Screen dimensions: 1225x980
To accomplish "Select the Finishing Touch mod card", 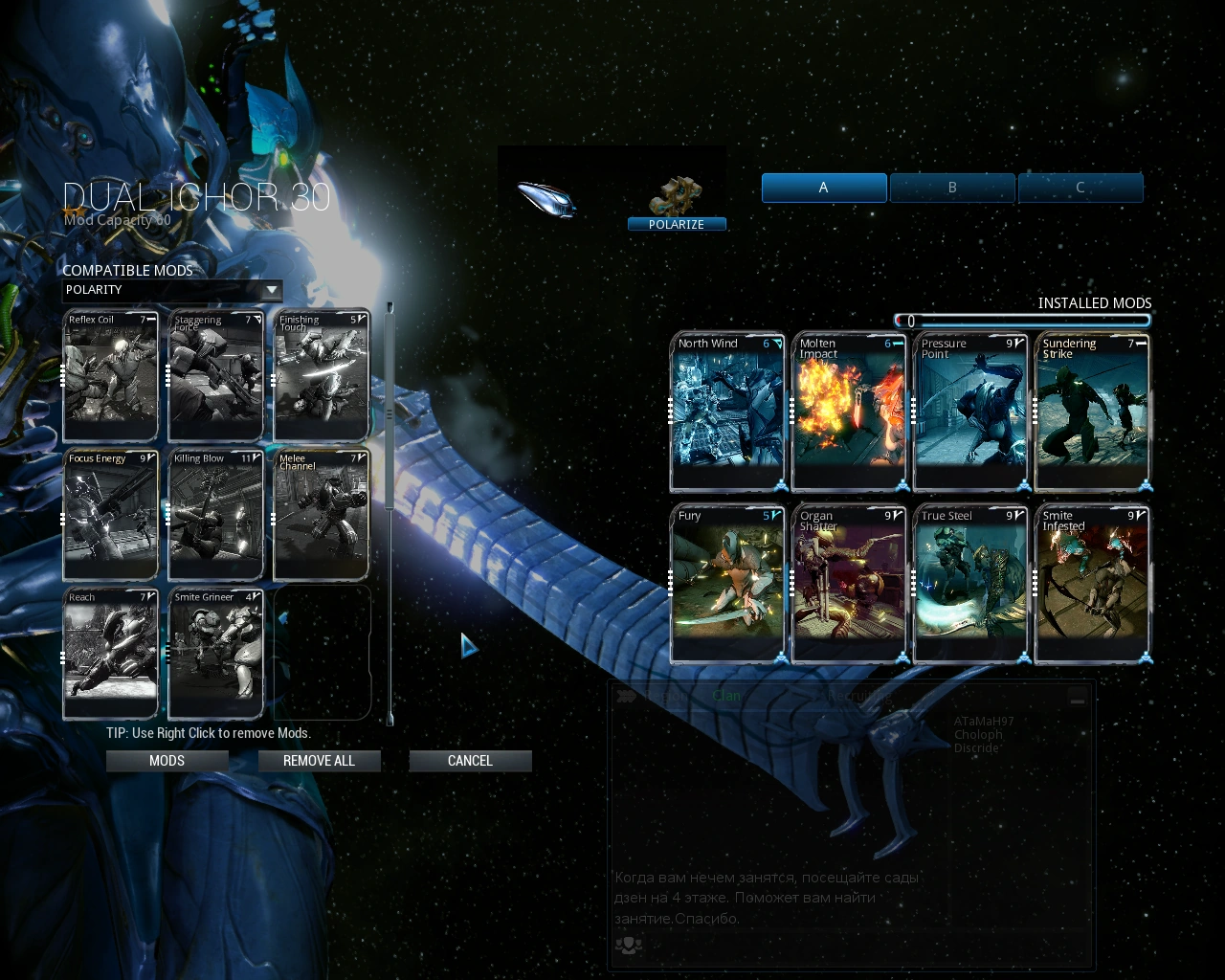I will coord(321,376).
